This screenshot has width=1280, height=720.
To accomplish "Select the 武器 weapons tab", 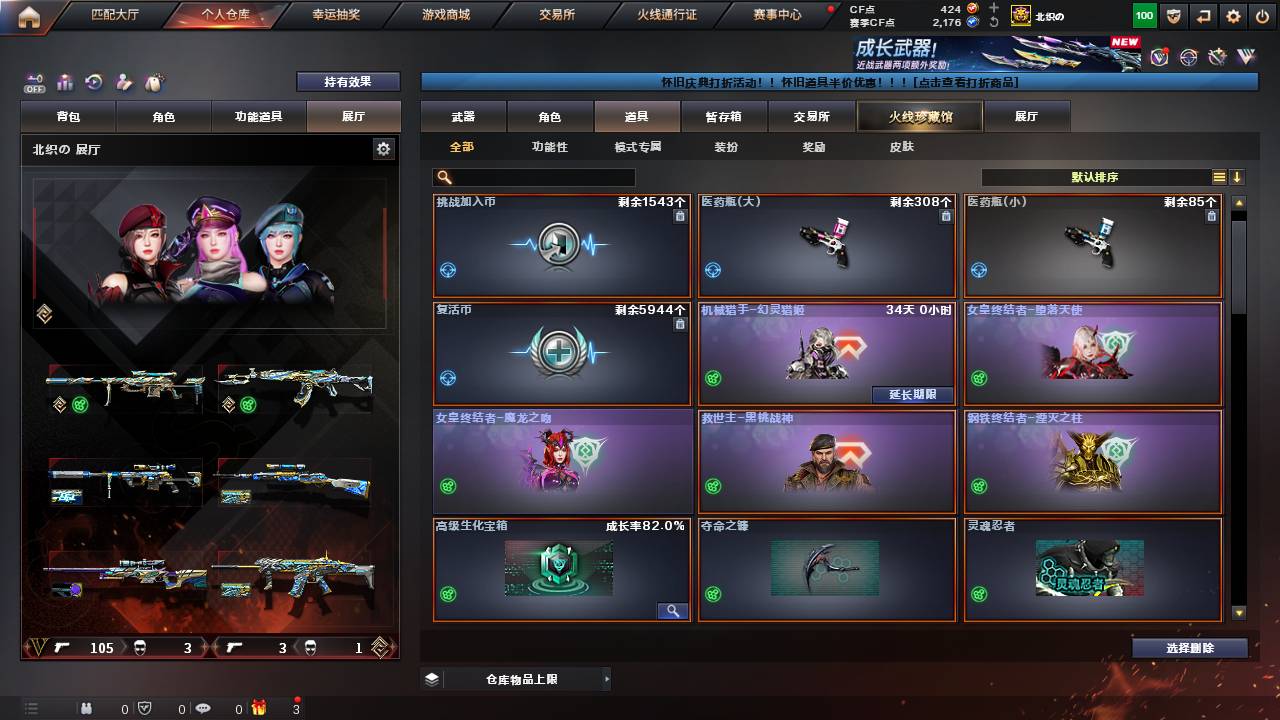I will pos(463,117).
